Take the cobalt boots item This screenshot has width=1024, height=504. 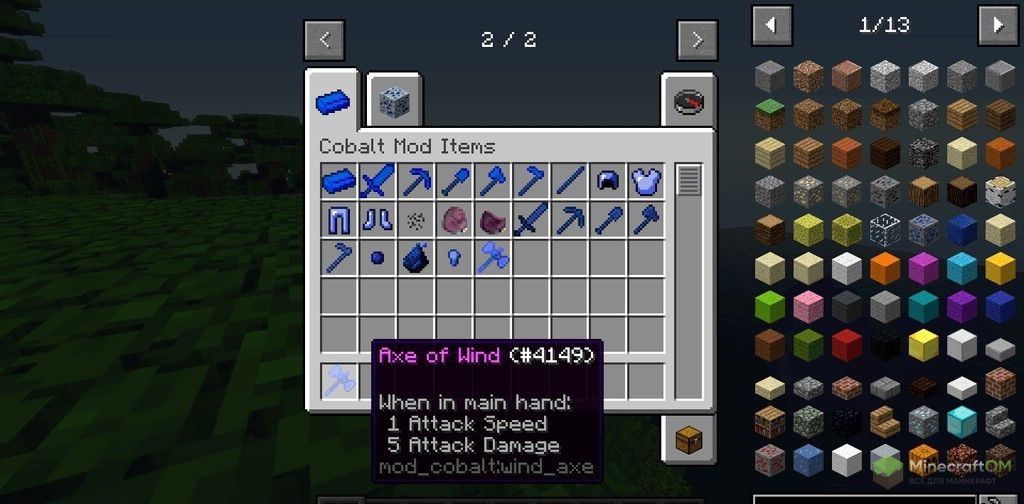click(378, 220)
